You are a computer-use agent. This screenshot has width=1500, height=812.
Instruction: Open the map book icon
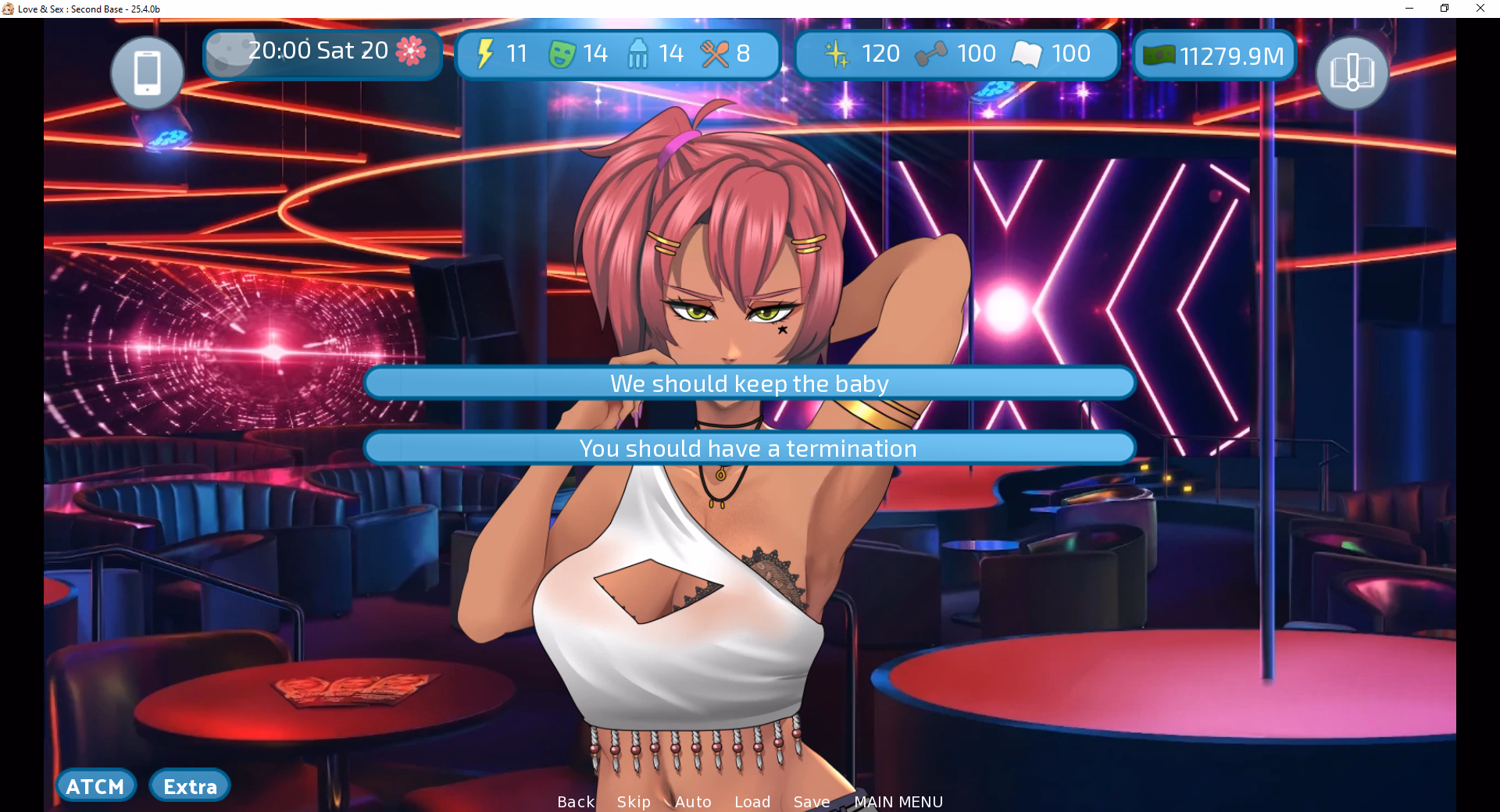point(1352,73)
